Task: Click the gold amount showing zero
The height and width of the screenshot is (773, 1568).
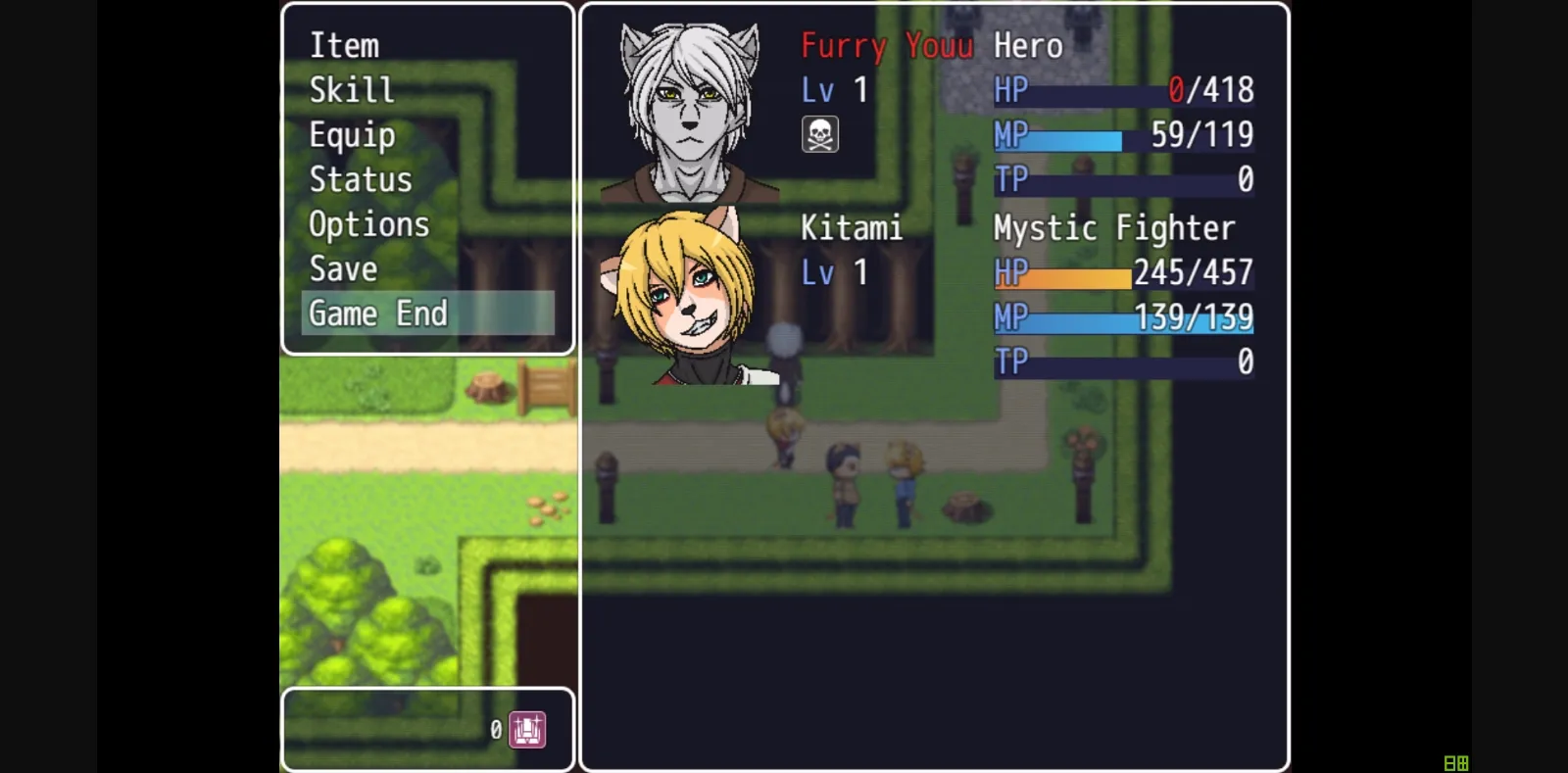Action: click(x=495, y=729)
